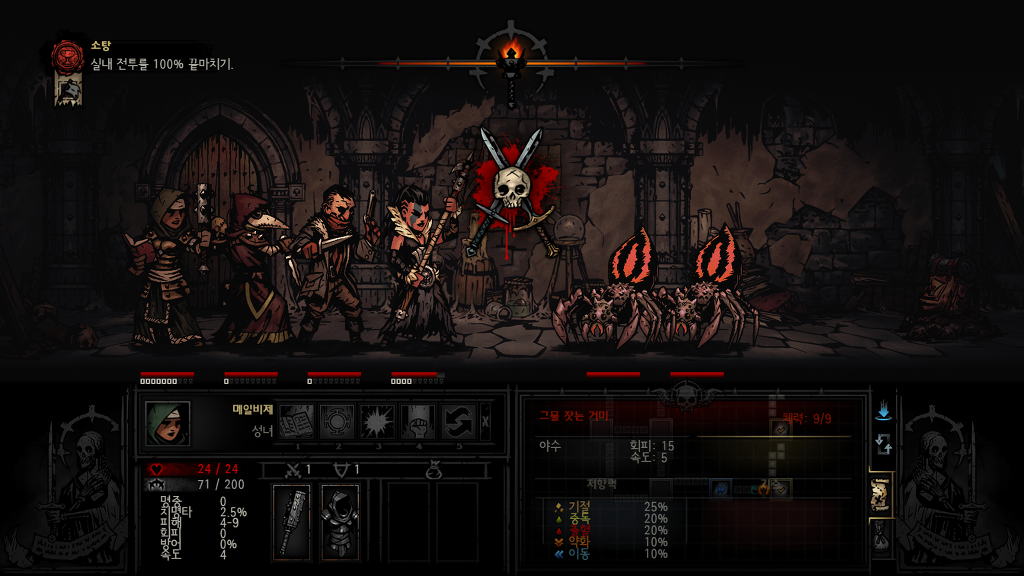Use the starburst flash skill
Viewport: 1024px width, 576px height.
378,421
